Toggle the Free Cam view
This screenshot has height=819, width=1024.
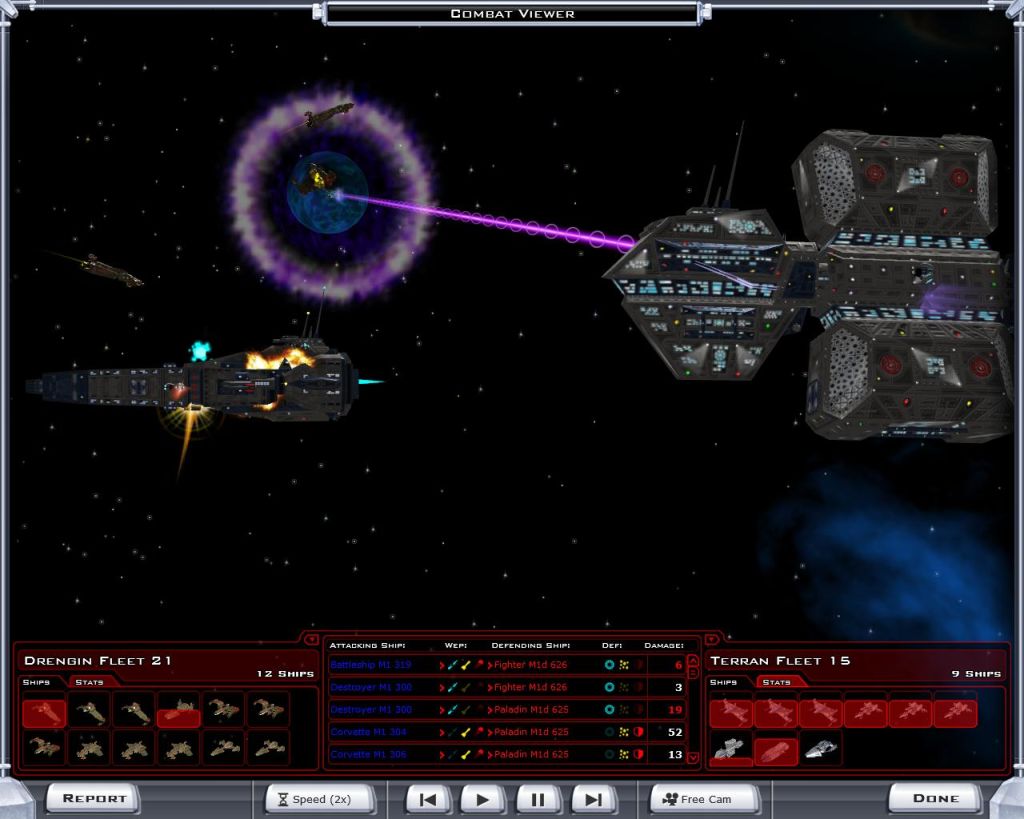[705, 799]
